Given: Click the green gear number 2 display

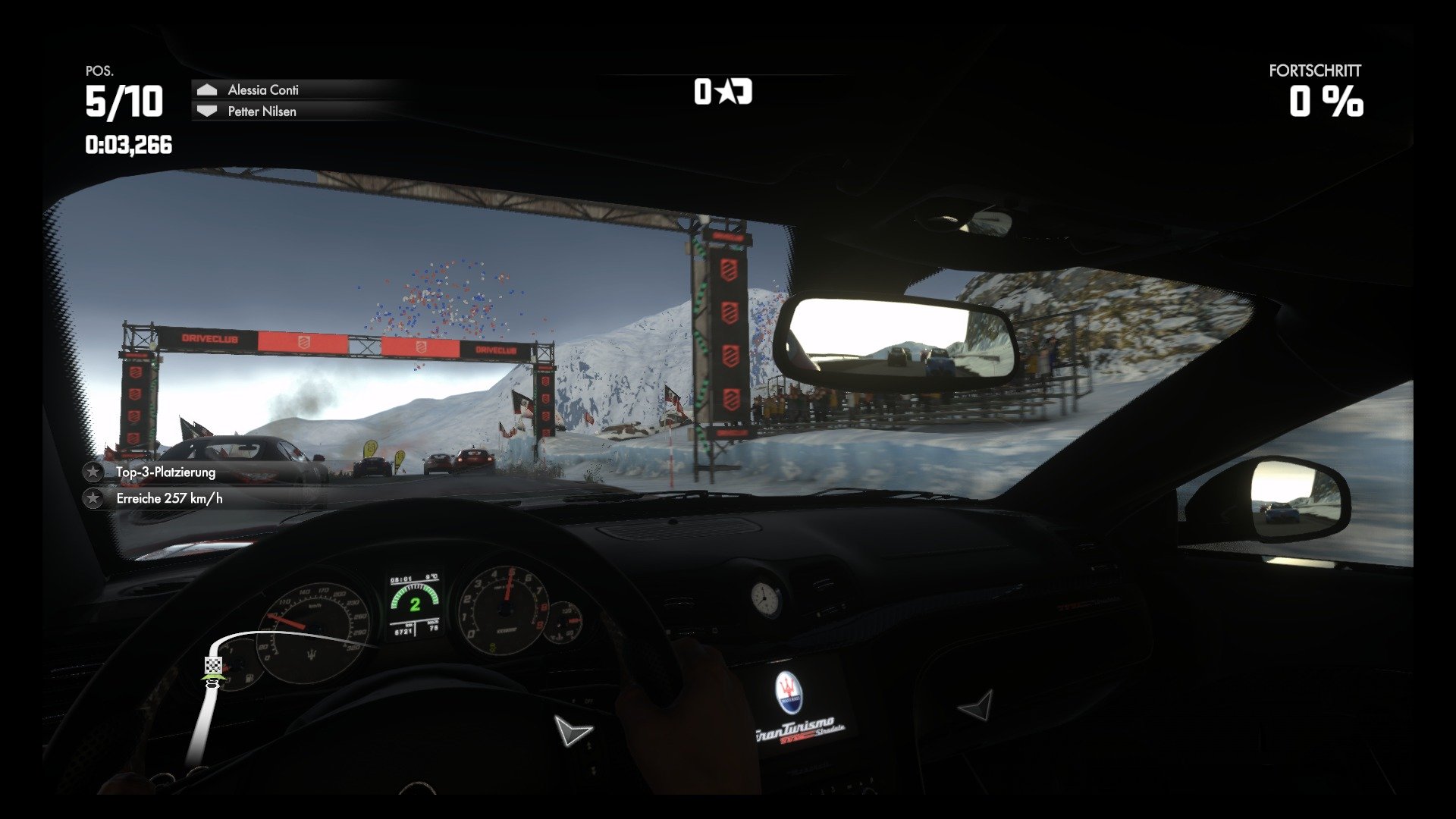Looking at the screenshot, I should pos(416,604).
